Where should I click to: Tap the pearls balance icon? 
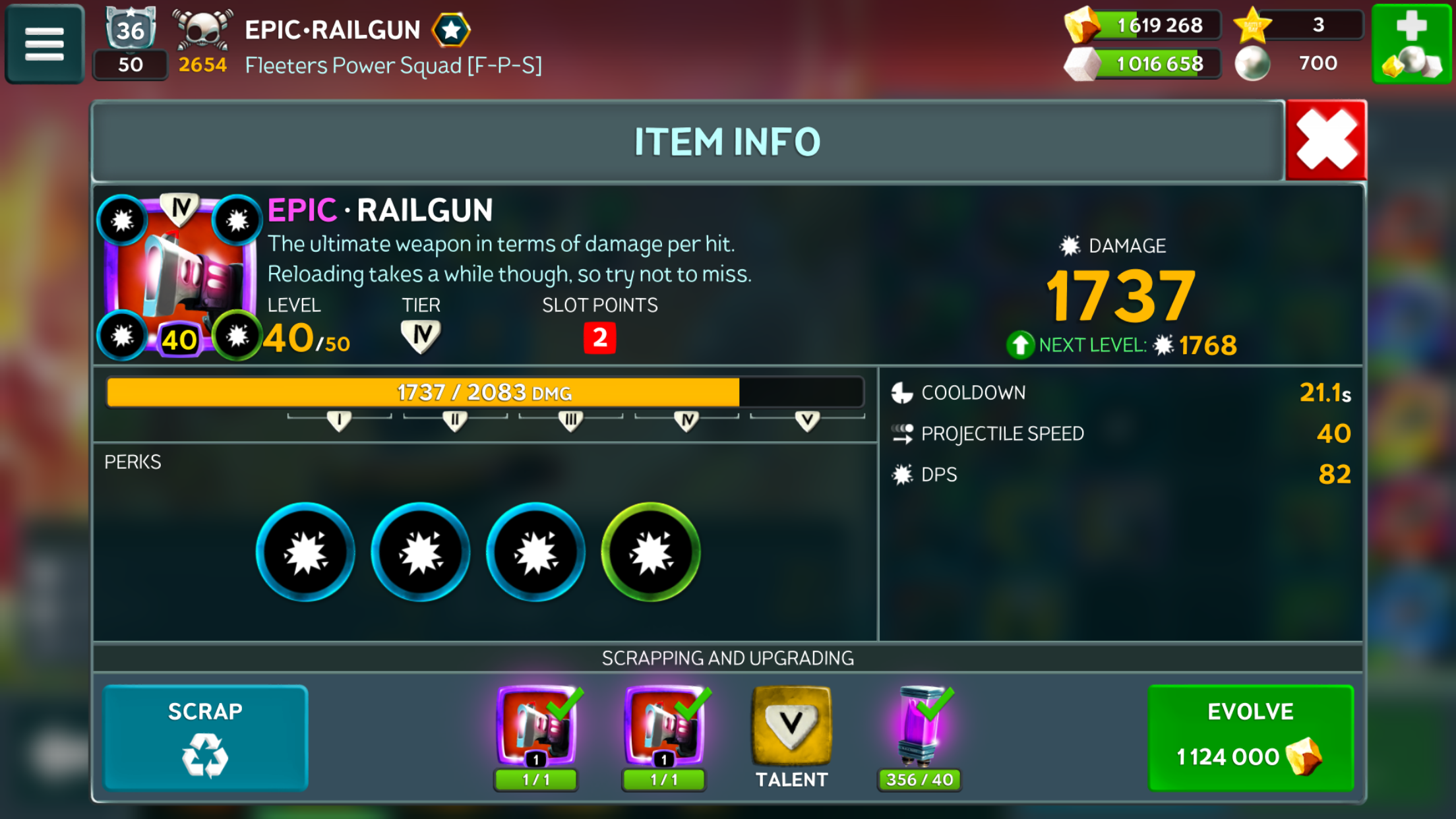1253,64
